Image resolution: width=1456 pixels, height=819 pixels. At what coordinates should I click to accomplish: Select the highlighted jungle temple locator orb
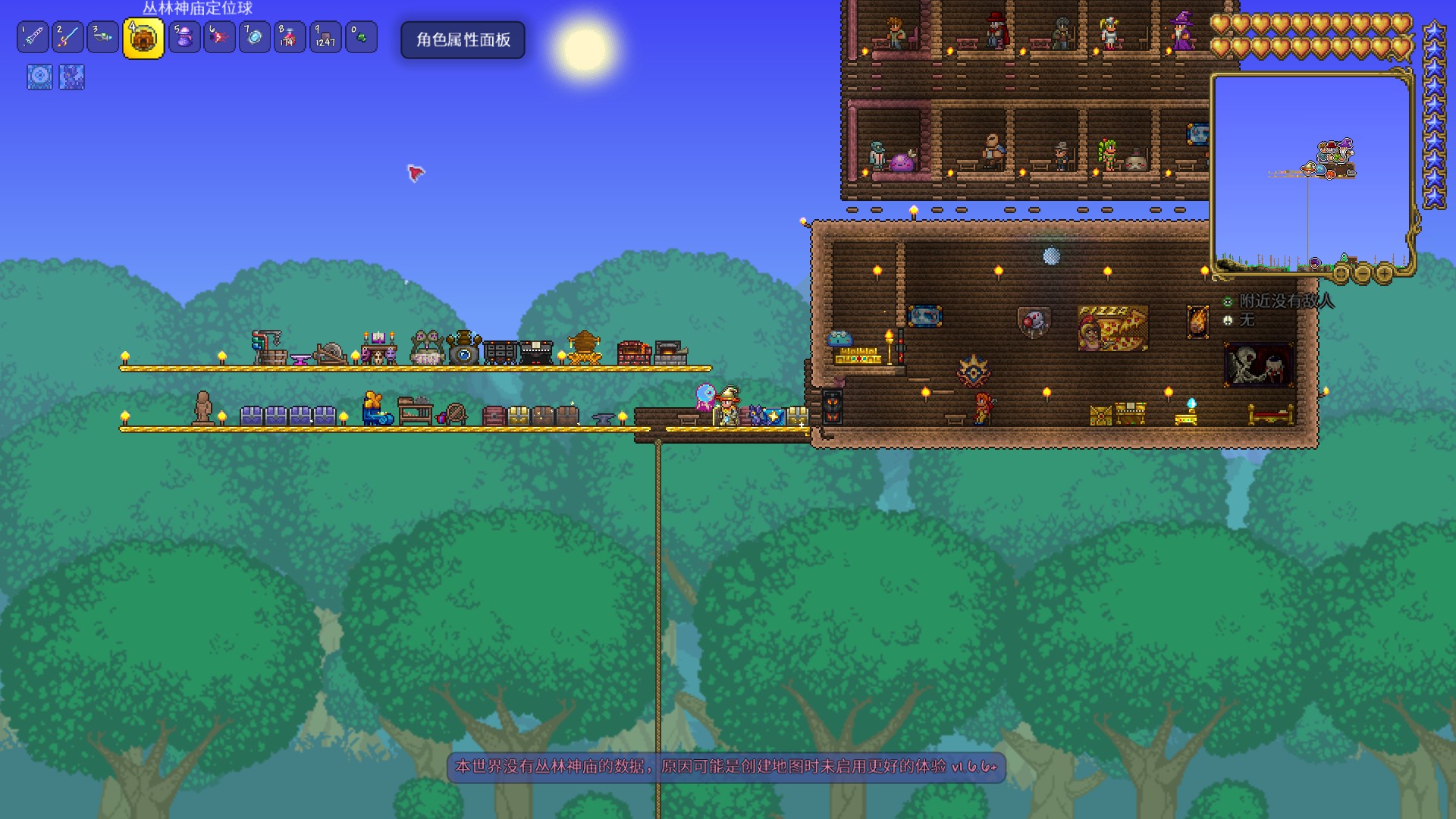143,39
